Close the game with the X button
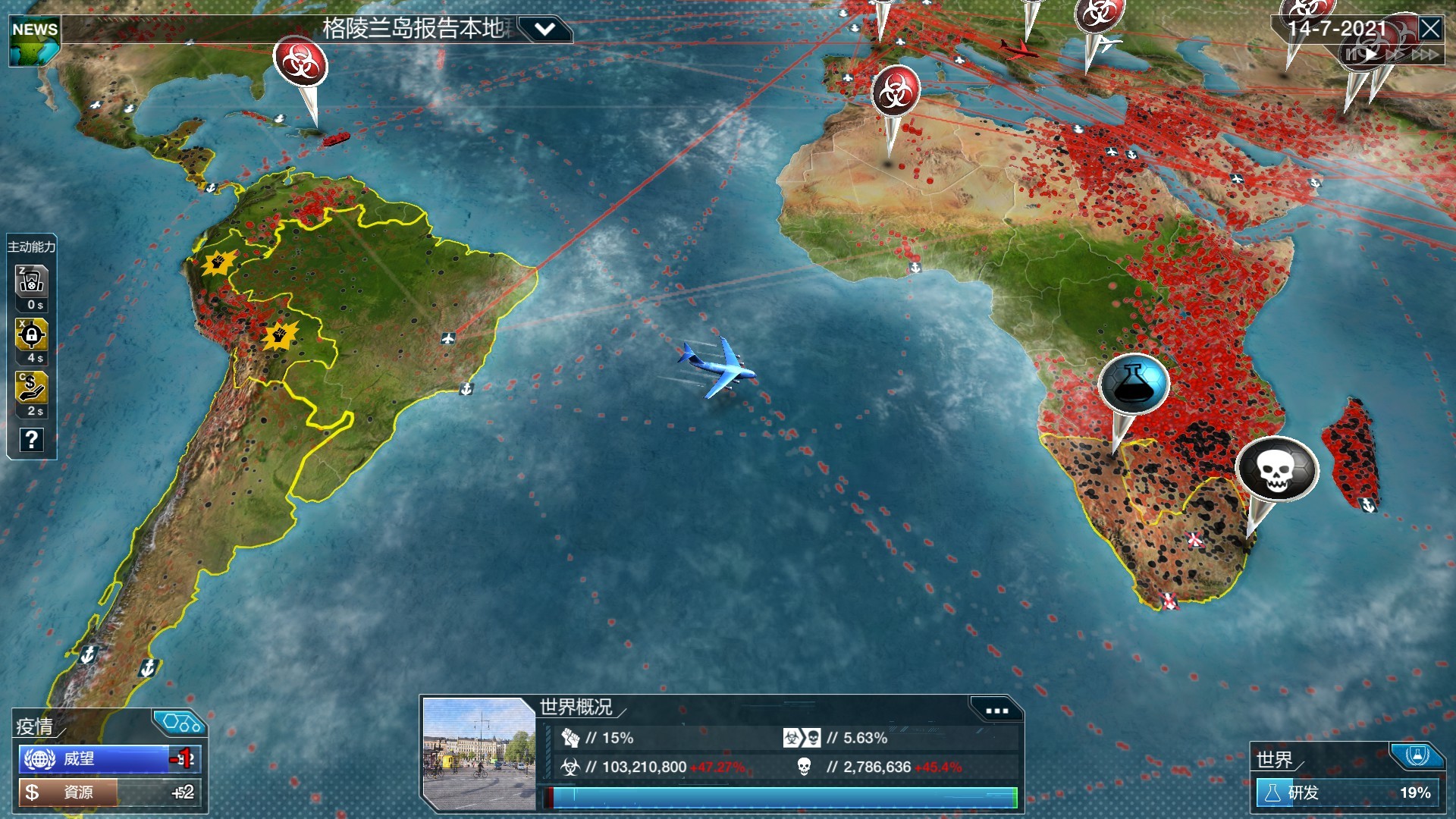The image size is (1456, 819). click(x=1430, y=29)
